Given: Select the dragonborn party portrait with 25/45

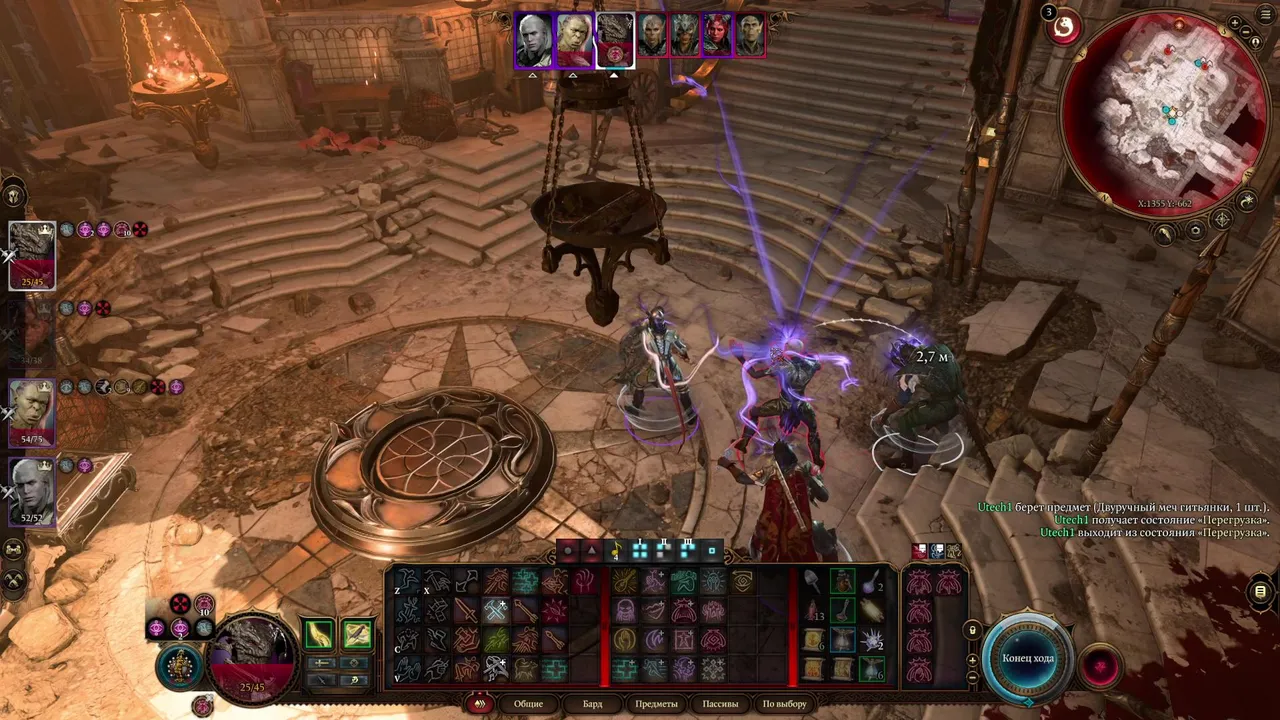Looking at the screenshot, I should point(32,254).
